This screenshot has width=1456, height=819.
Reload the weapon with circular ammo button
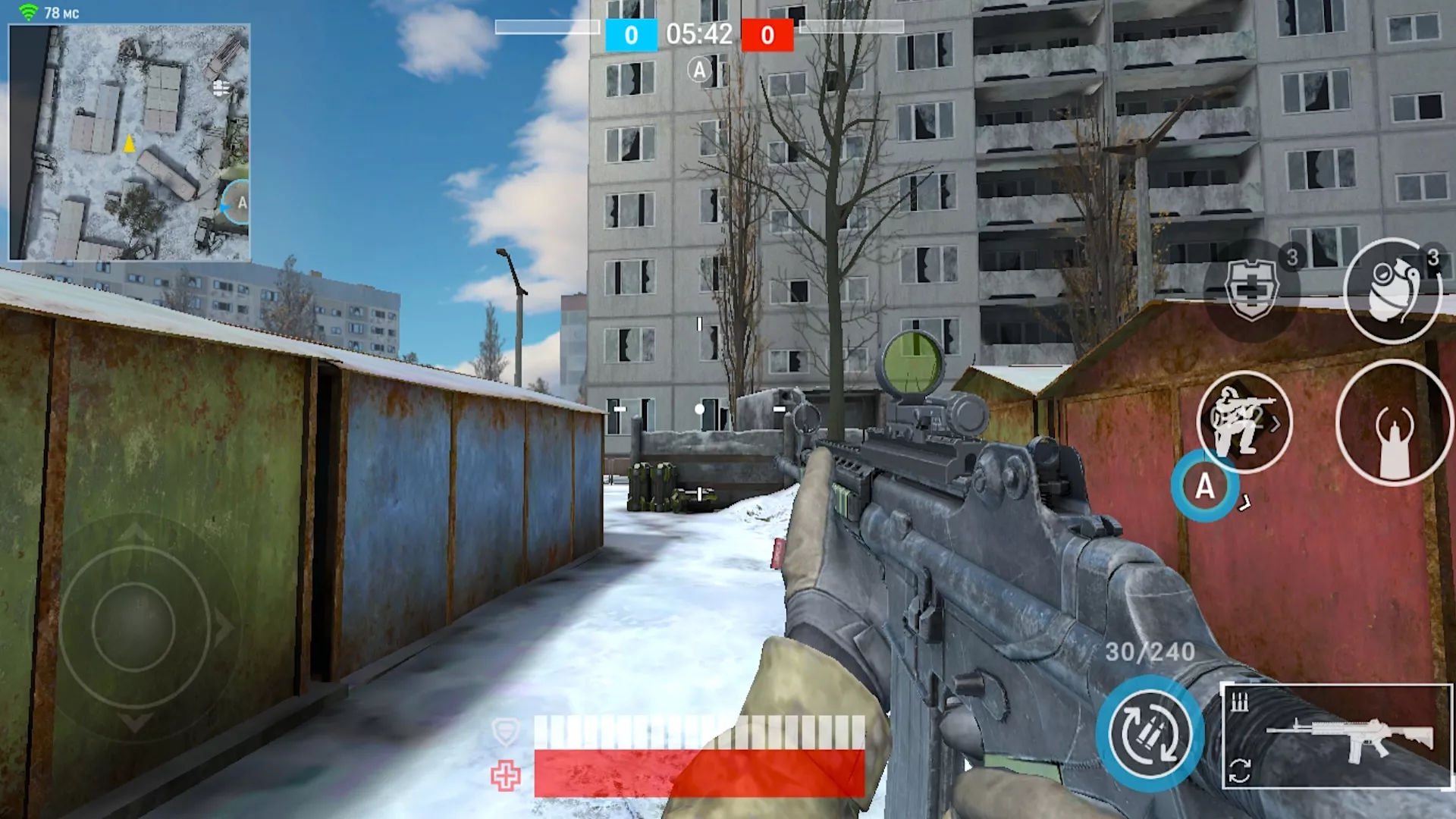1150,734
